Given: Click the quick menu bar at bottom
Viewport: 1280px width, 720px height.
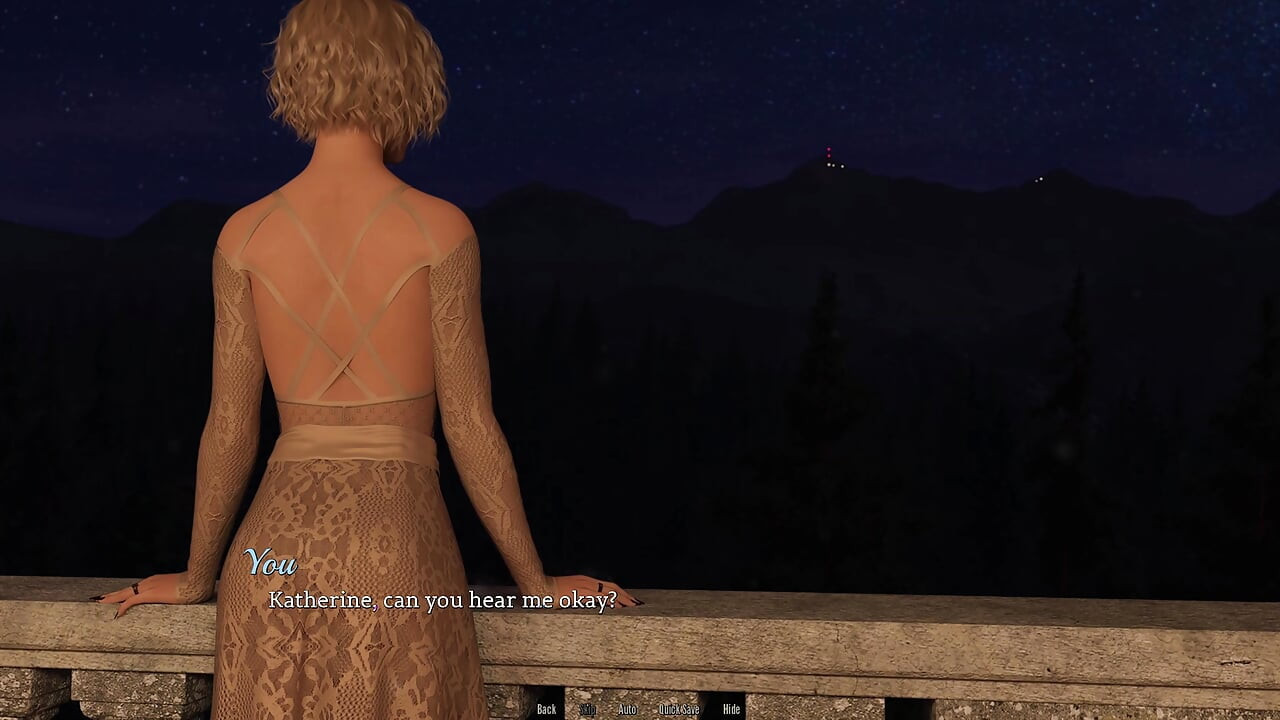Looking at the screenshot, I should click(640, 709).
